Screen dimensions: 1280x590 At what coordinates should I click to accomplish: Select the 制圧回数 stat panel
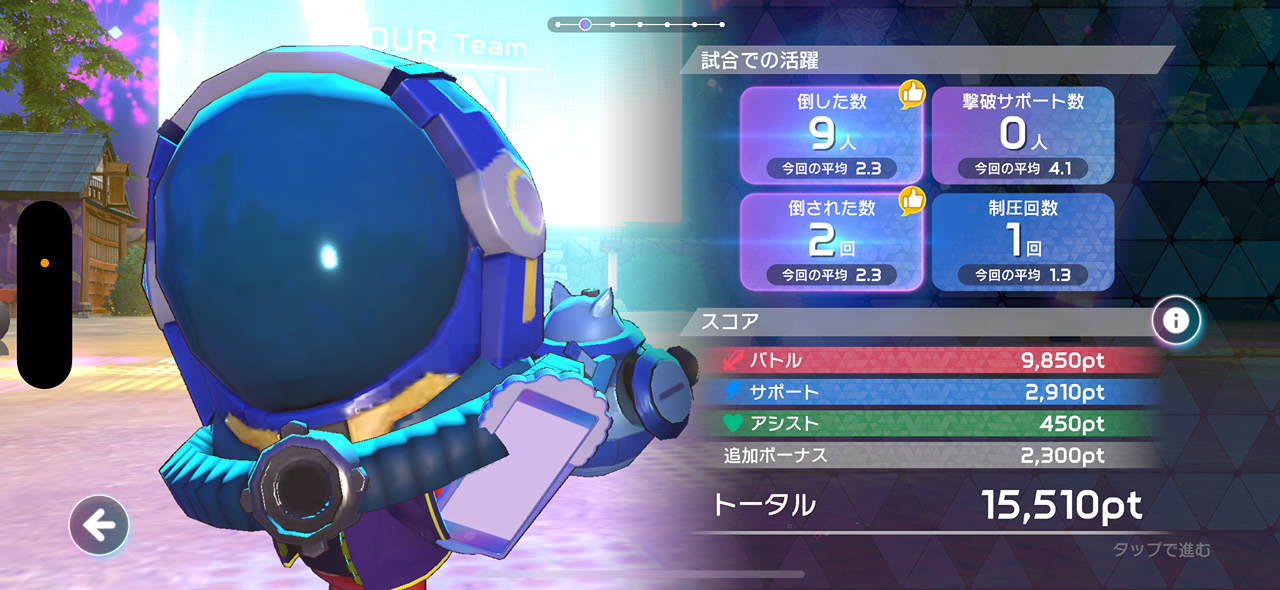pos(1023,241)
